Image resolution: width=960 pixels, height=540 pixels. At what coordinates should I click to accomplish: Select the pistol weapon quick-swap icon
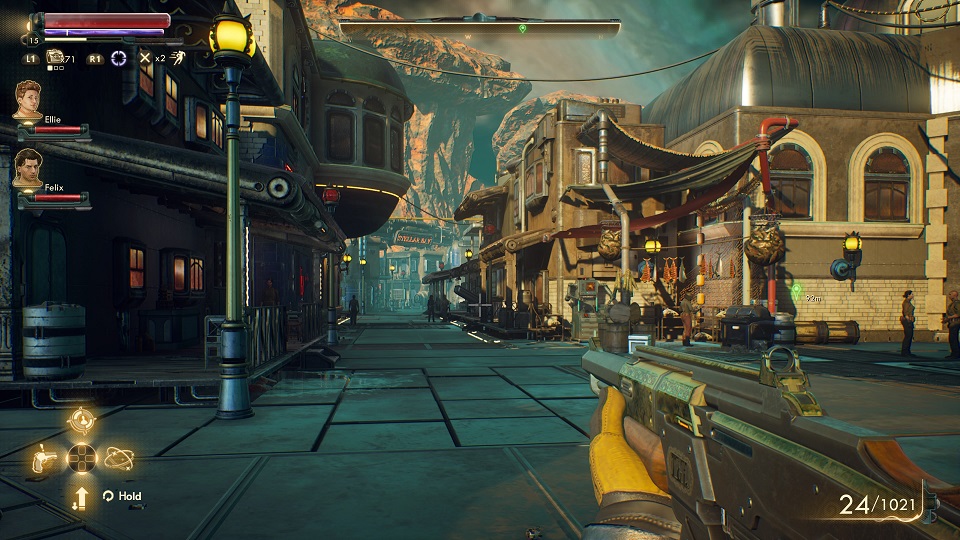click(45, 458)
